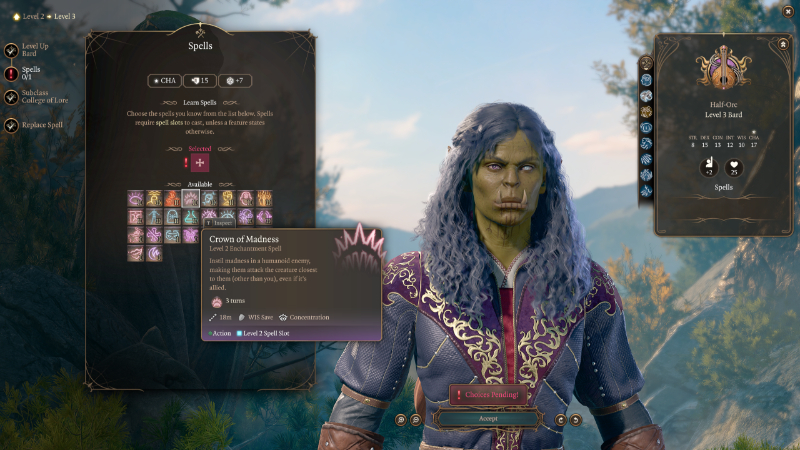800x450 pixels.
Task: Rotate the character right
Action: [575, 419]
